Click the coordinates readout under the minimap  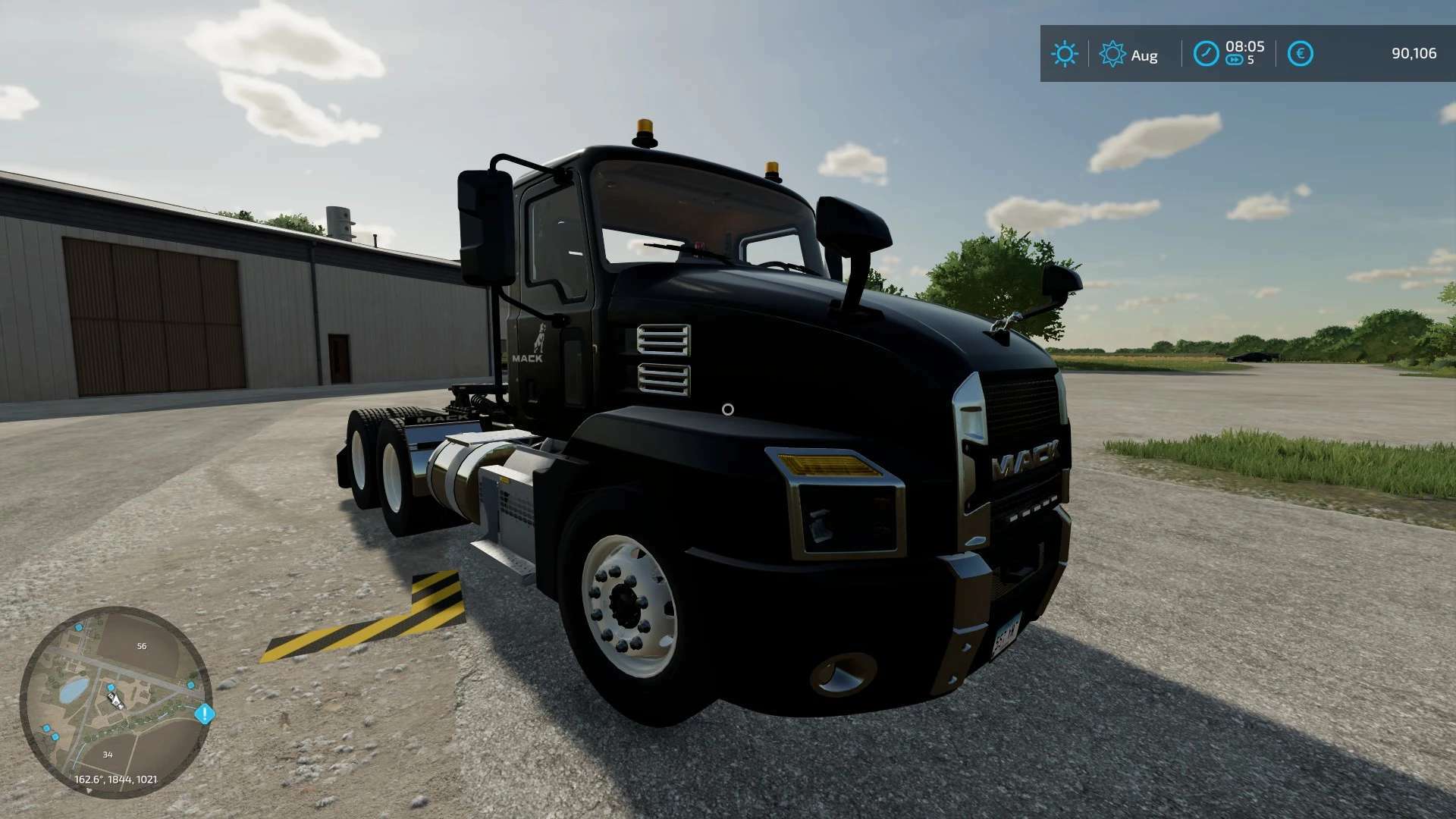tap(115, 780)
